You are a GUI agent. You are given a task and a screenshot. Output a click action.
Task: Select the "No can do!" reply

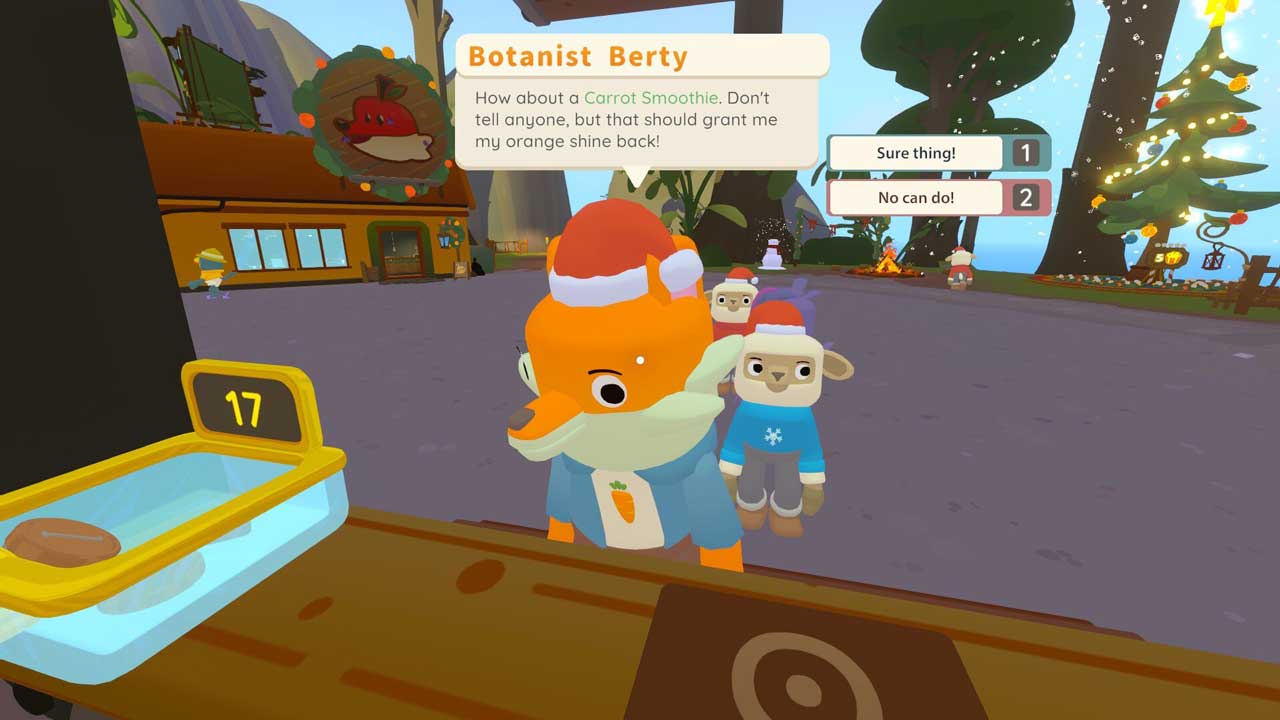tap(916, 198)
